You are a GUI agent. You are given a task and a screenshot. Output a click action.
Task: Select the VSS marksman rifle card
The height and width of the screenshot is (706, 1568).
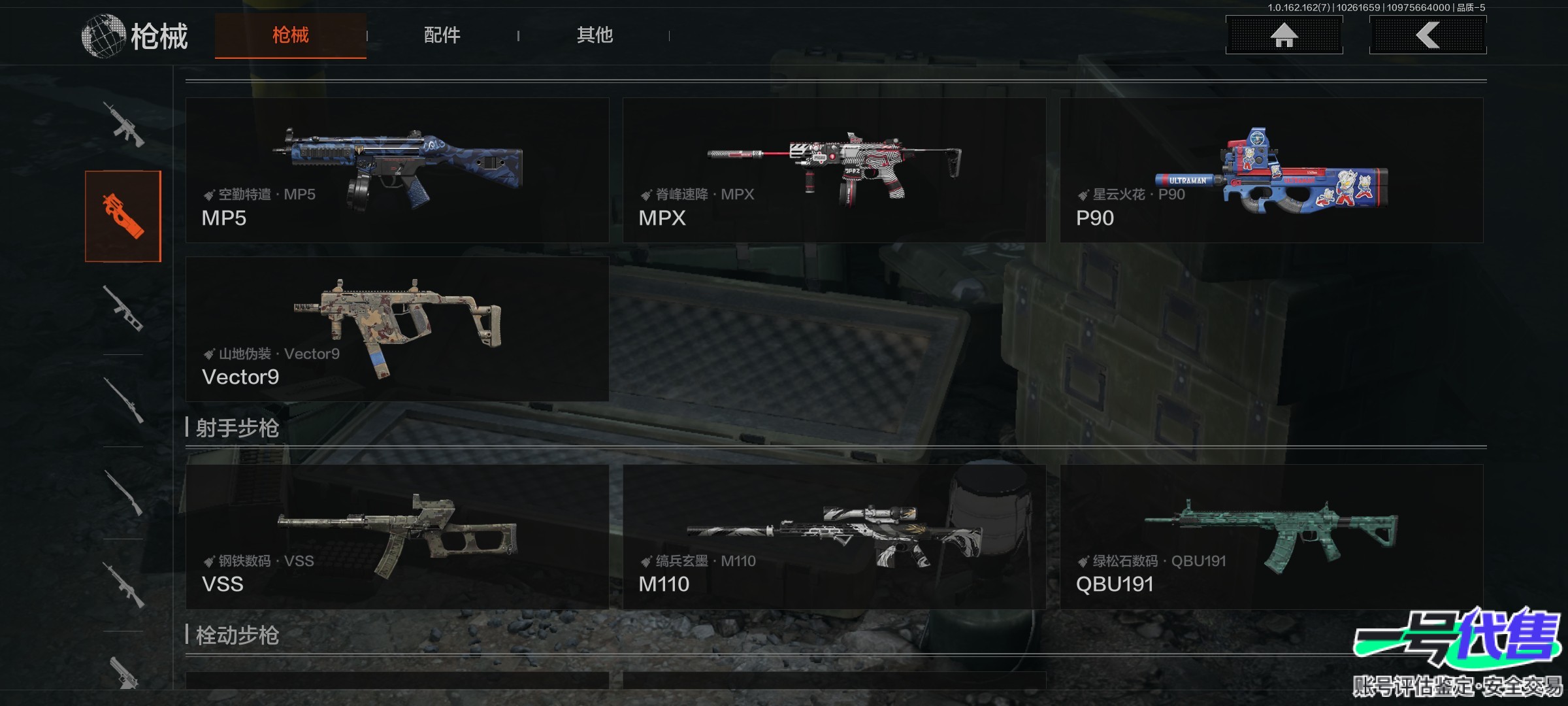point(397,537)
